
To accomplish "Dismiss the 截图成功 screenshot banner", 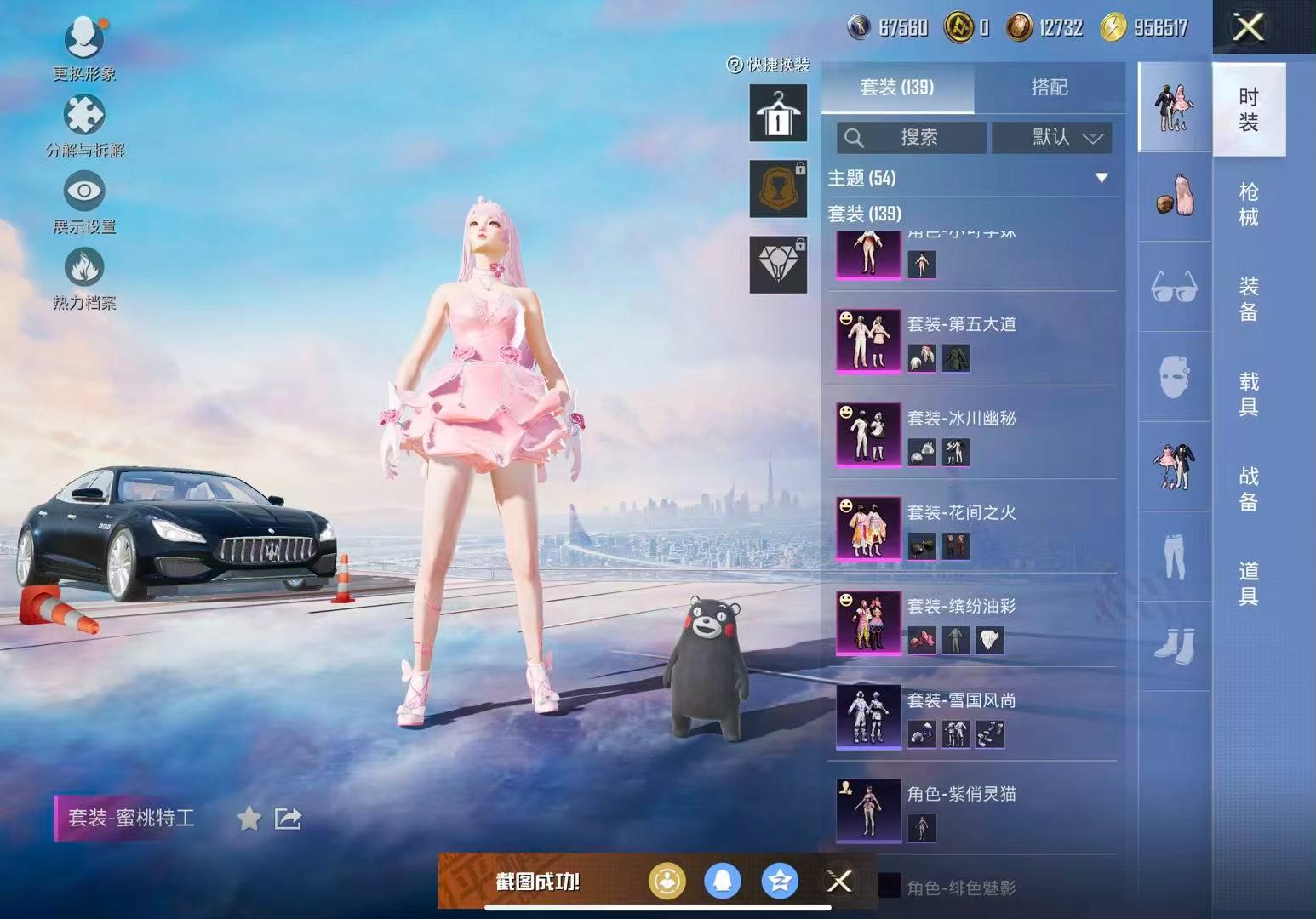I will (839, 882).
